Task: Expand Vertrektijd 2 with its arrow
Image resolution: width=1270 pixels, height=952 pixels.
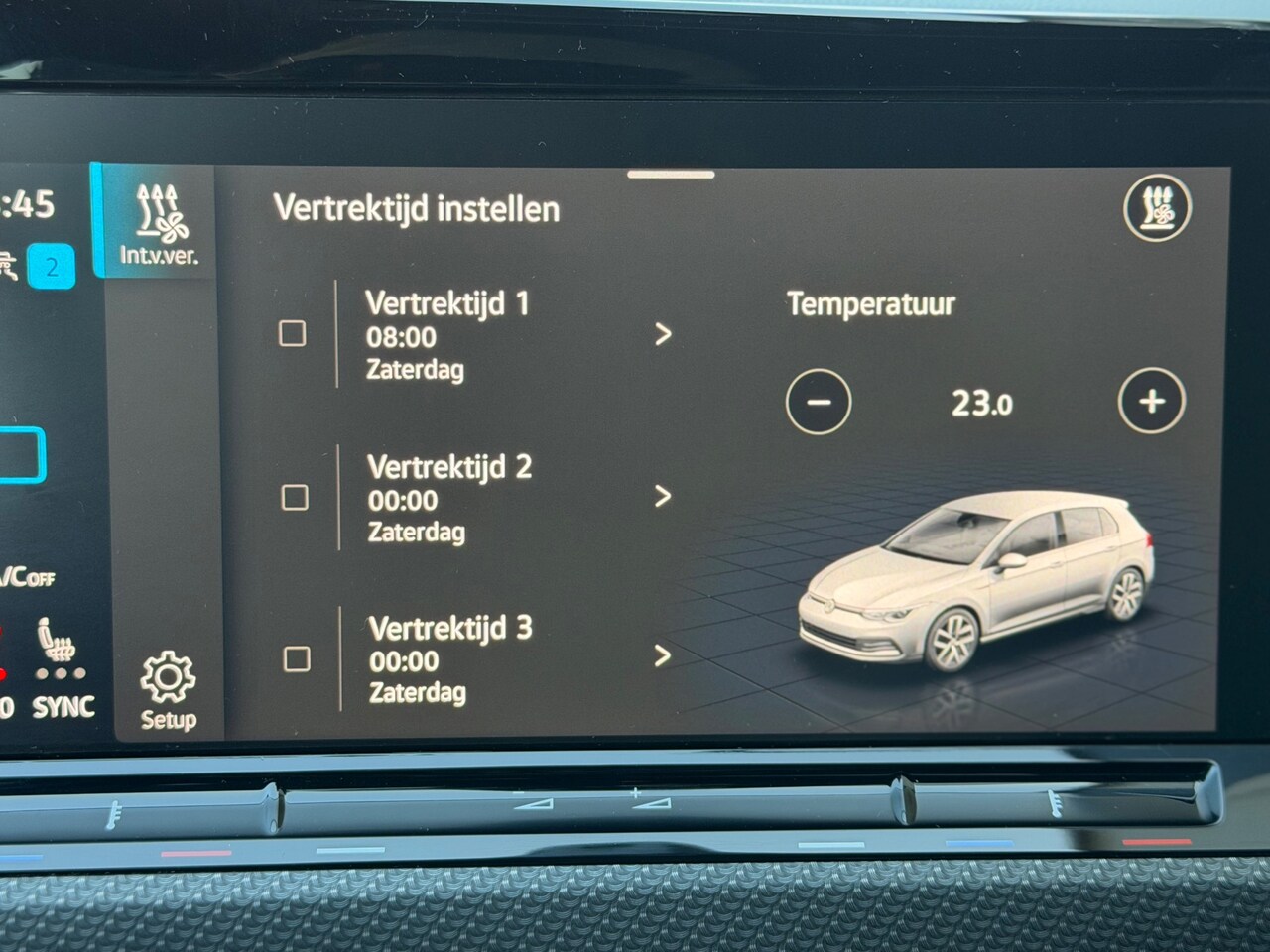Action: tap(663, 496)
